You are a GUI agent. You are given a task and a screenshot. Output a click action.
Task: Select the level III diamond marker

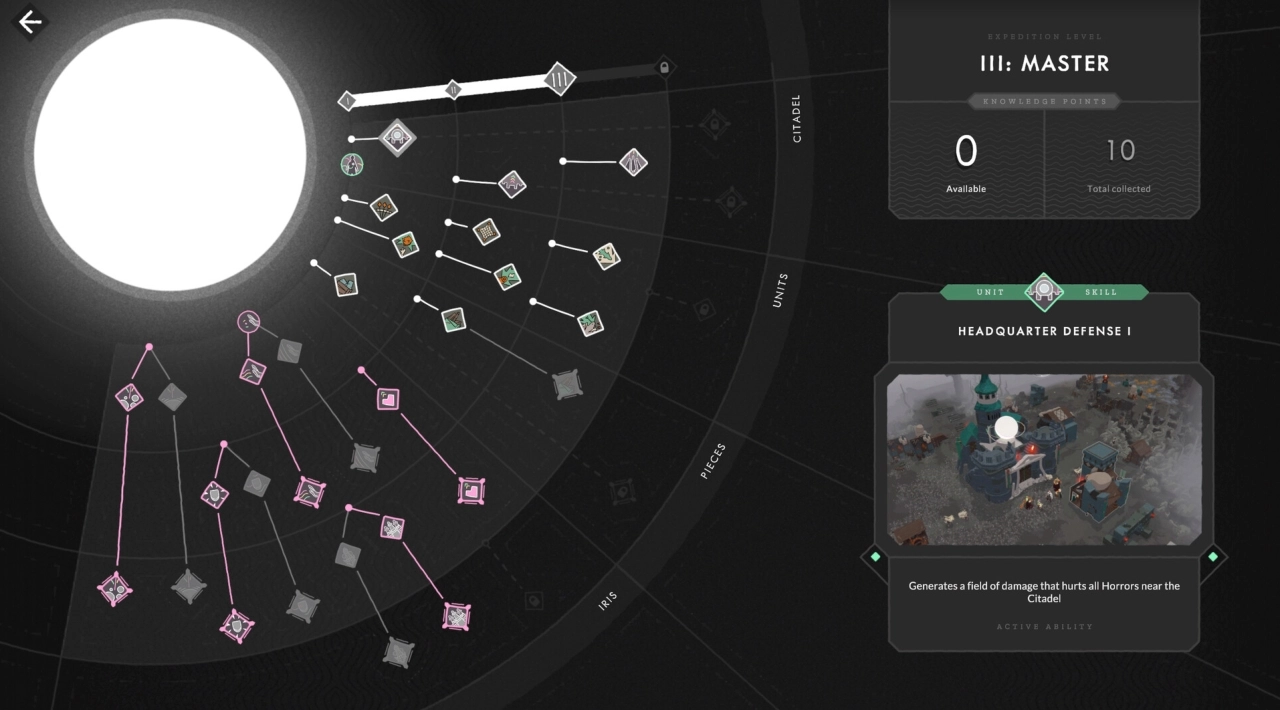click(x=559, y=78)
